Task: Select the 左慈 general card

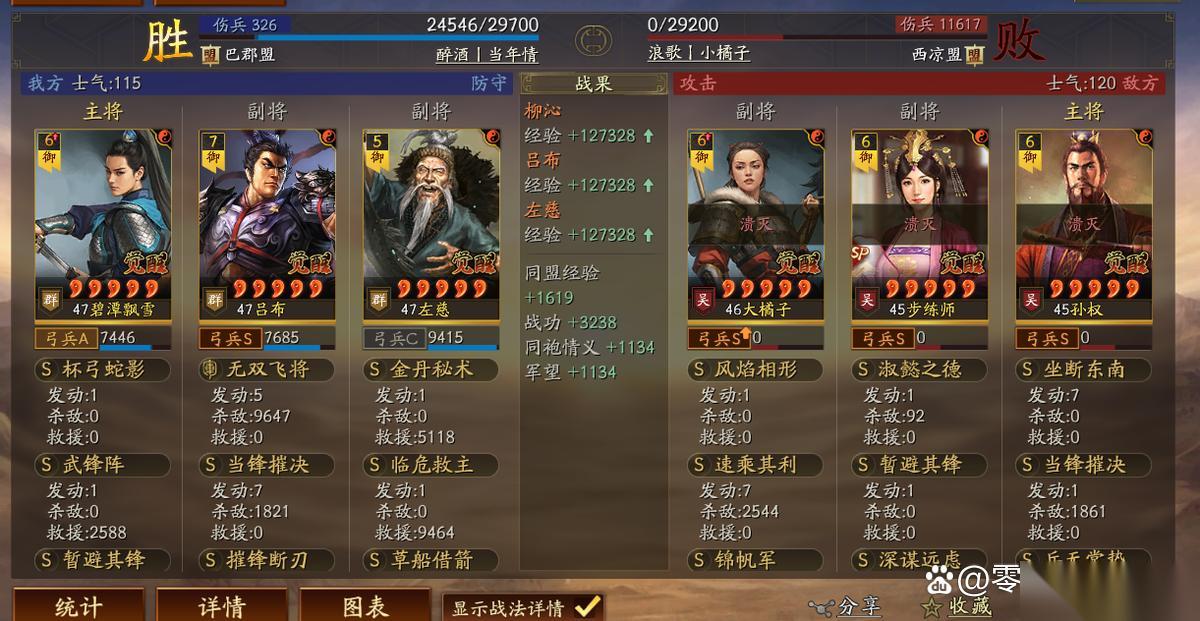Action: (431, 224)
